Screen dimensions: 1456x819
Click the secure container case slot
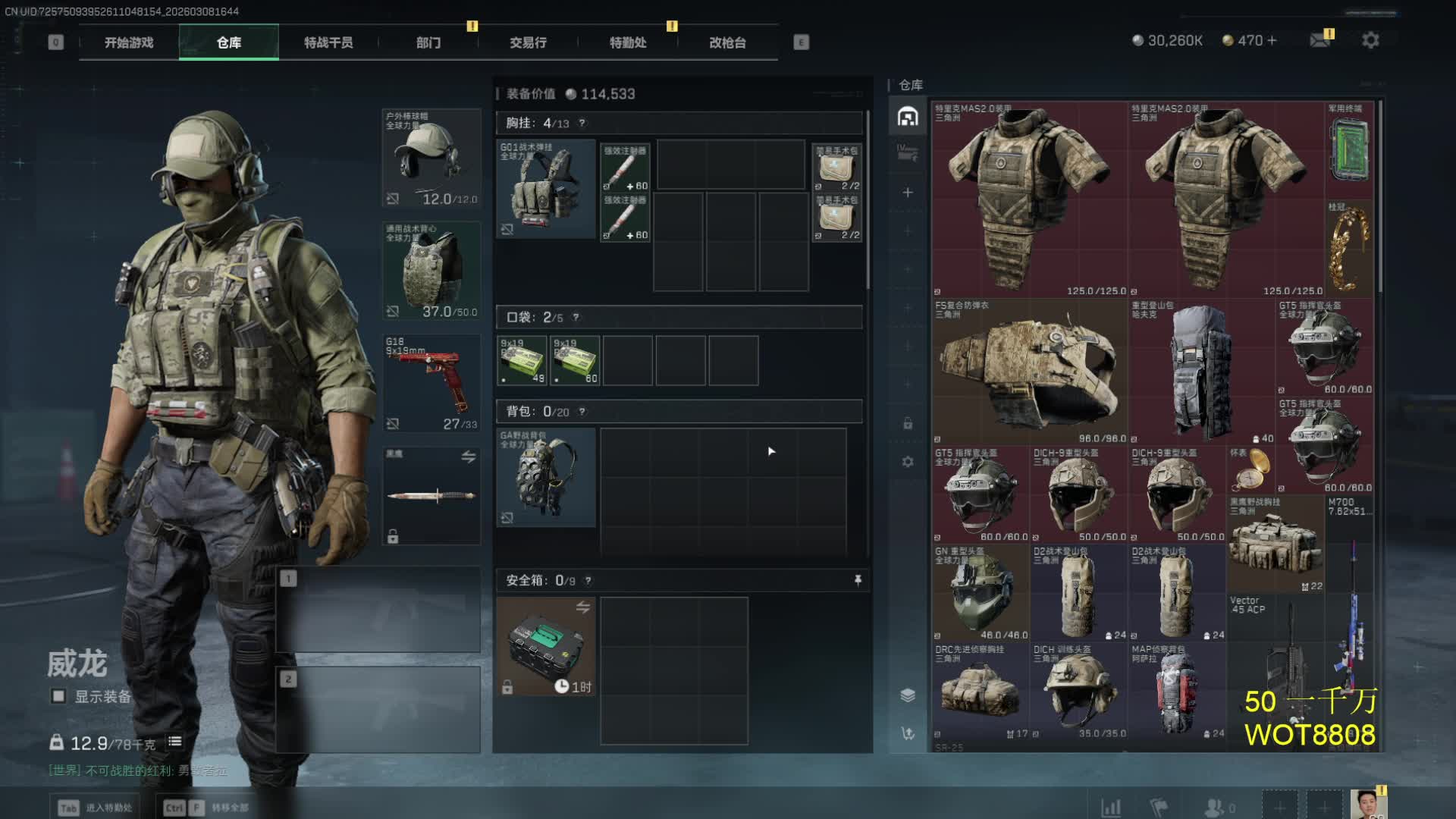545,646
